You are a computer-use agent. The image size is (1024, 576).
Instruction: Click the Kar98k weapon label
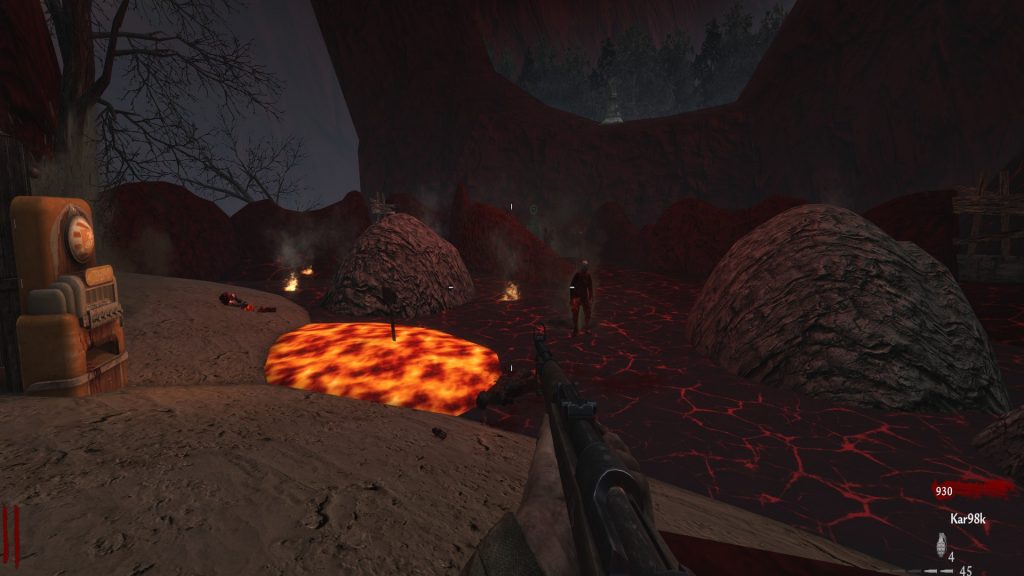coord(968,519)
